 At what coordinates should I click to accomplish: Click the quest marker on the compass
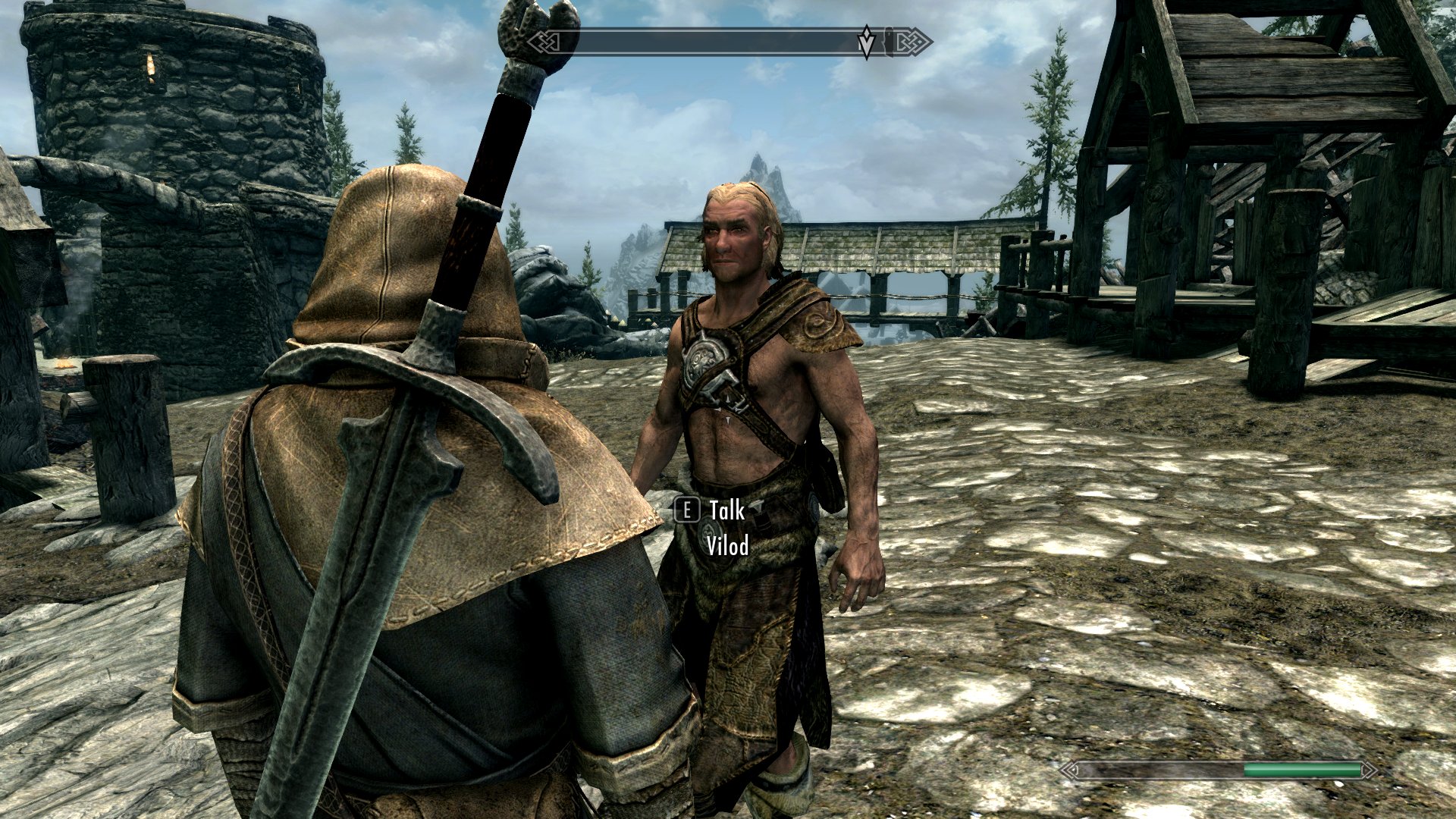pyautogui.click(x=866, y=42)
